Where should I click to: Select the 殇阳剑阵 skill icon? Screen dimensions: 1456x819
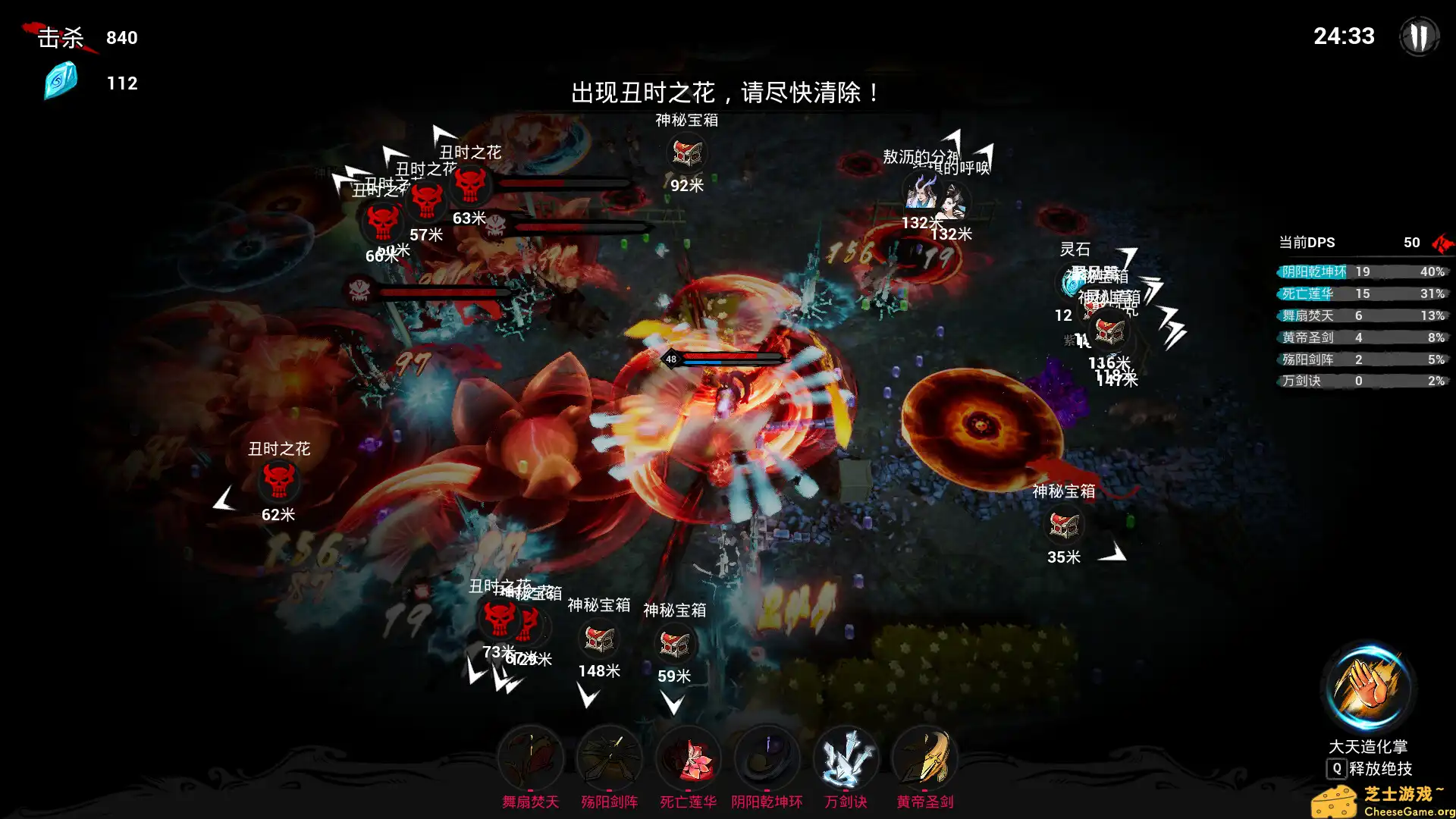coord(610,756)
